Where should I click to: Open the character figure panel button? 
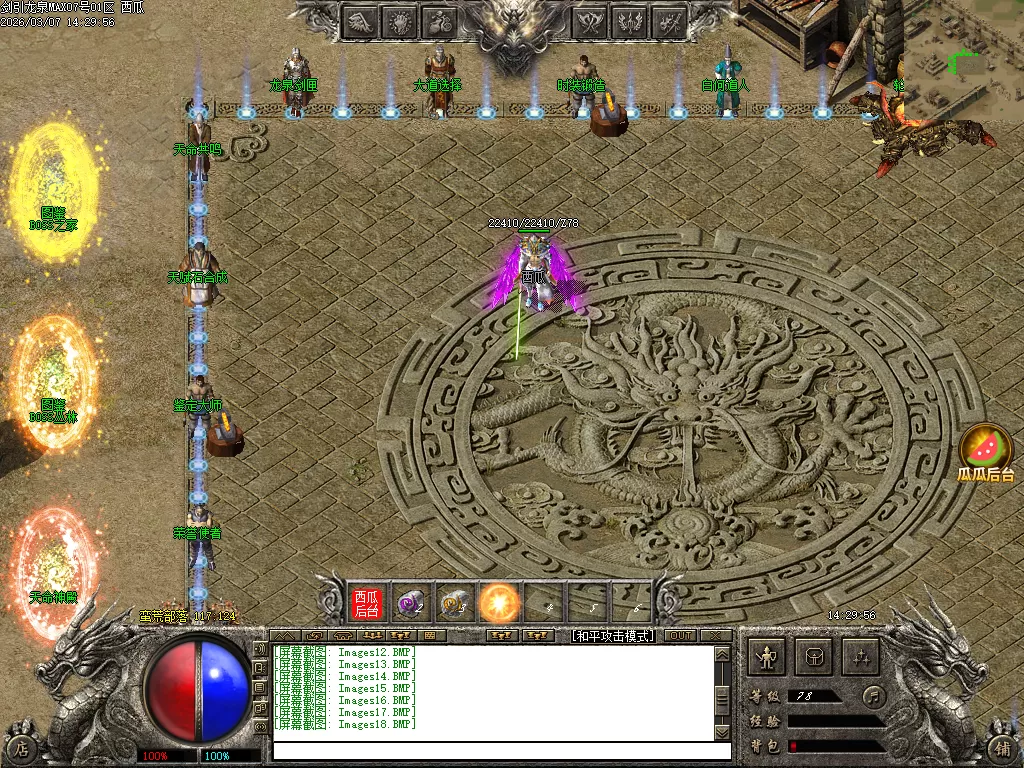(768, 657)
